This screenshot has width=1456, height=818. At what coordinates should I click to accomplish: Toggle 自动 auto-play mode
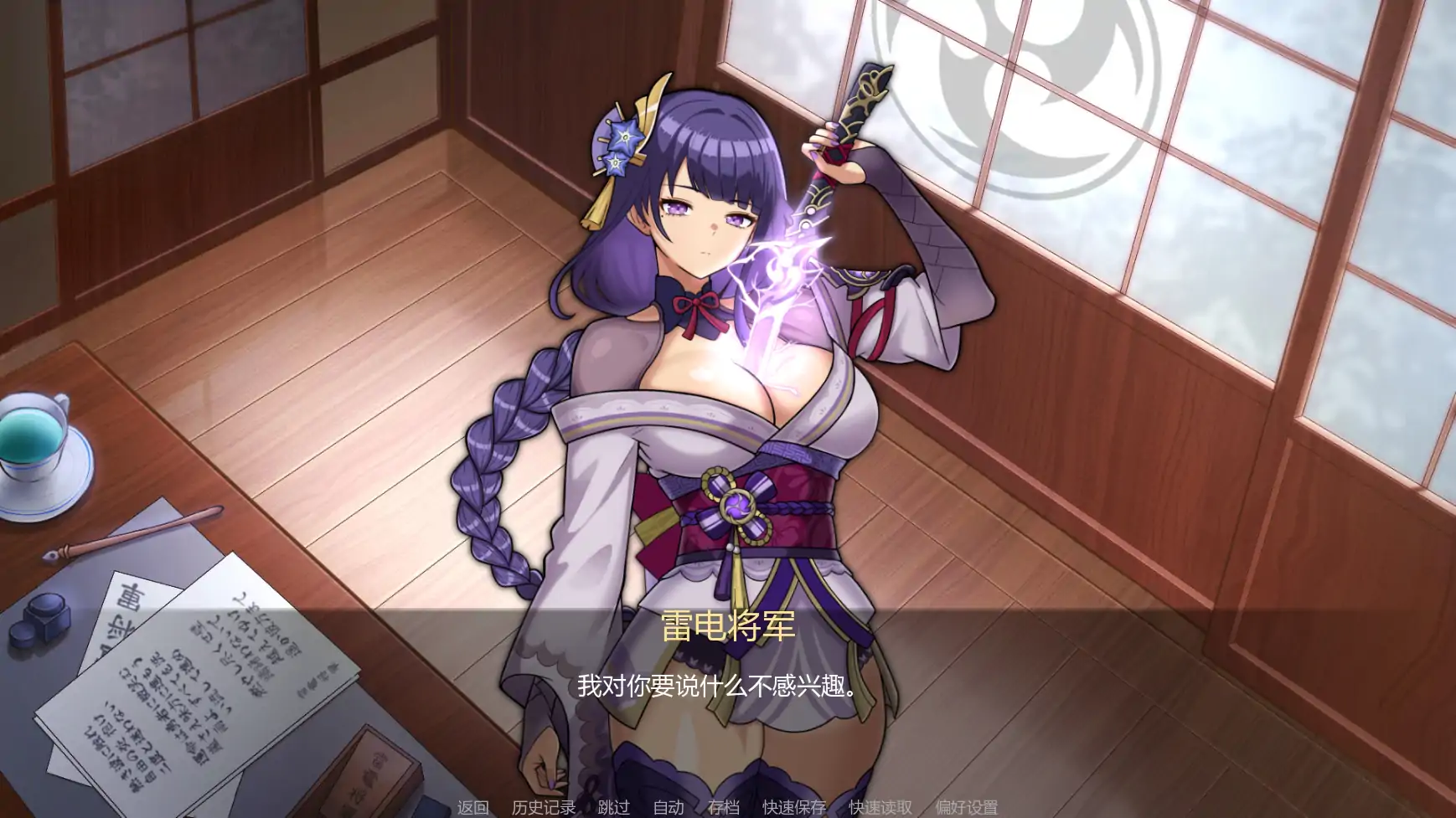point(669,808)
